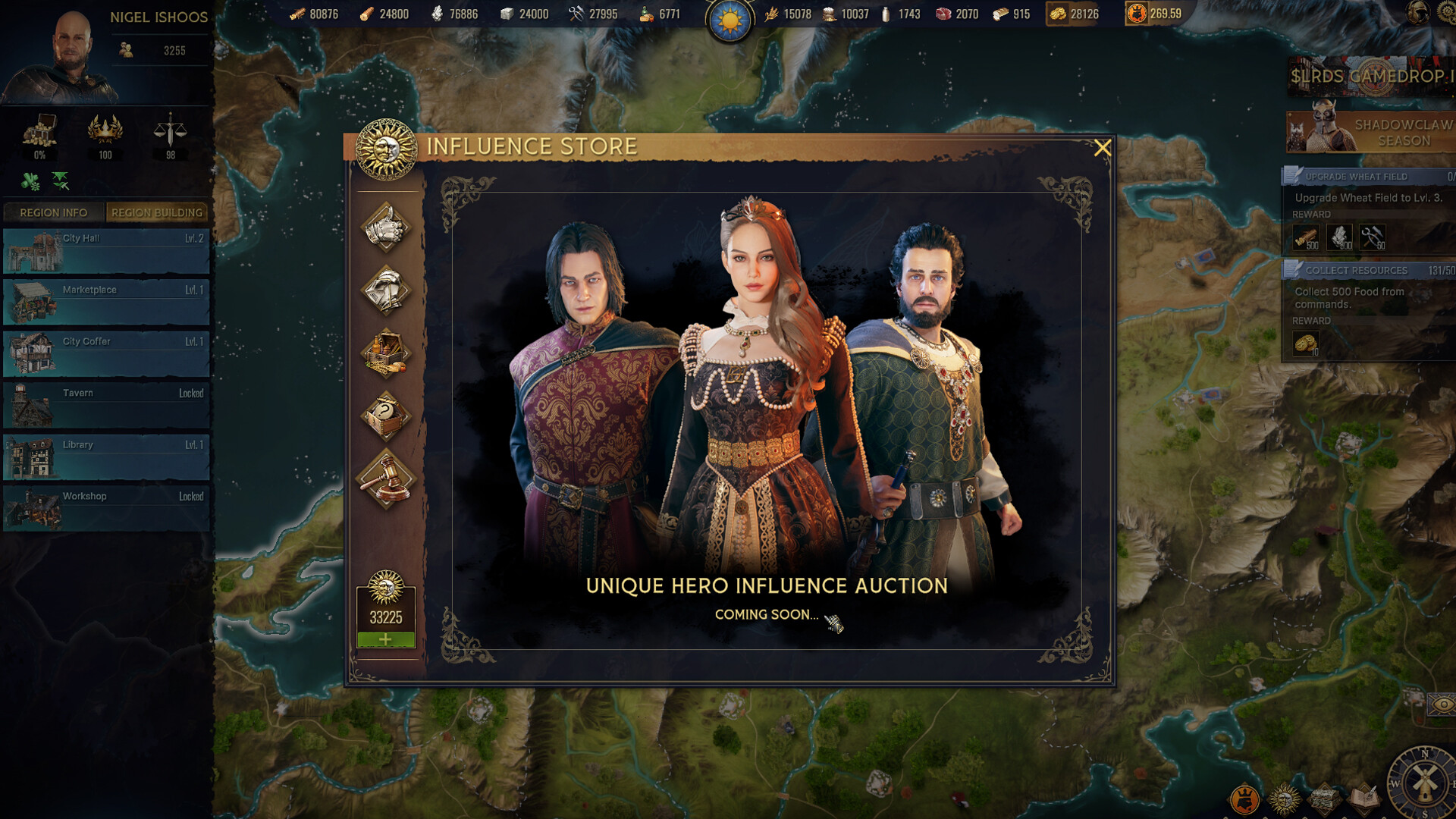This screenshot has width=1456, height=819.
Task: Click the quill and book journal icon
Action: point(1365,798)
